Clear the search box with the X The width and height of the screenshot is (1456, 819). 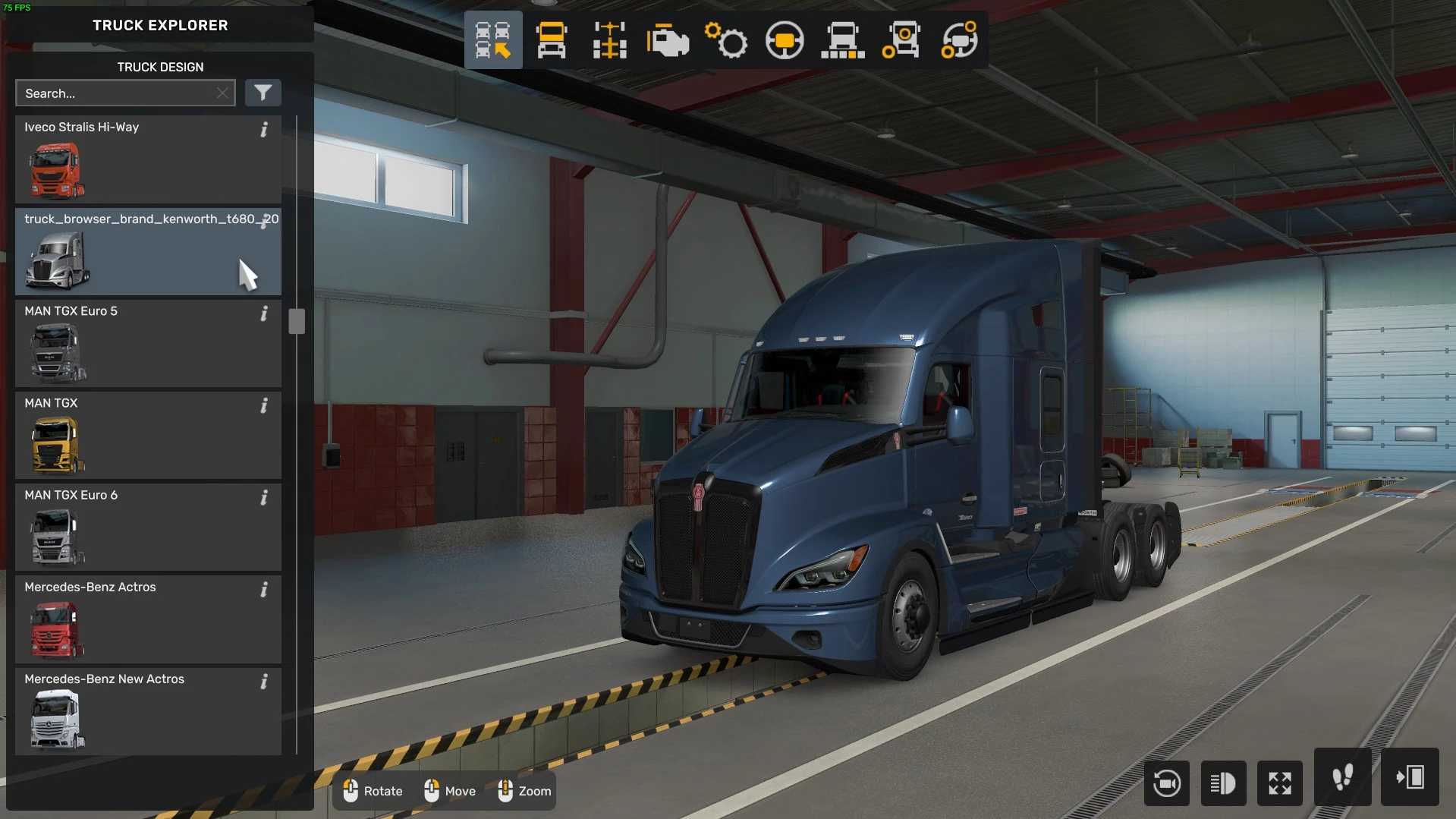222,93
